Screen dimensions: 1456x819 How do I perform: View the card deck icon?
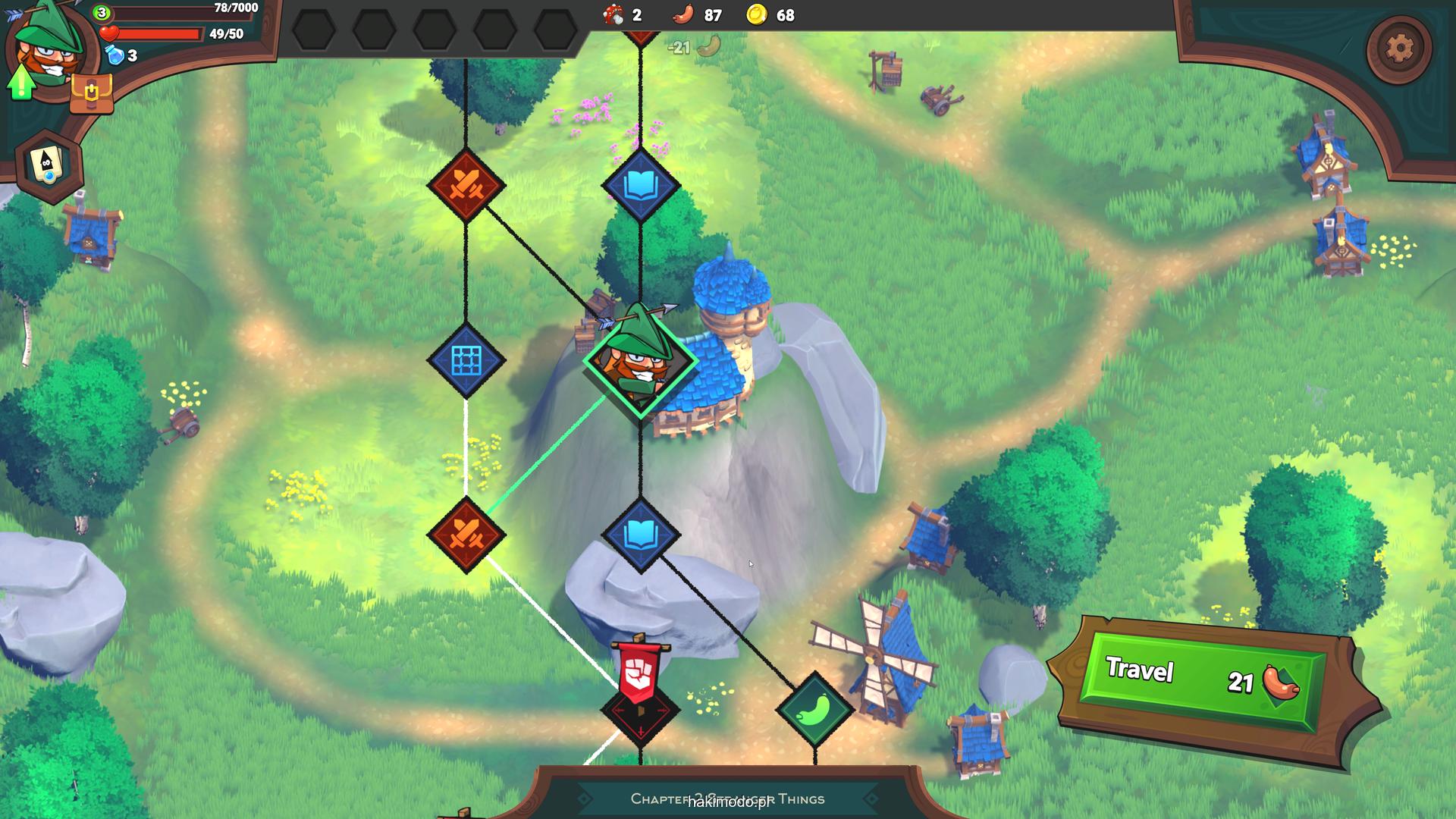point(49,165)
